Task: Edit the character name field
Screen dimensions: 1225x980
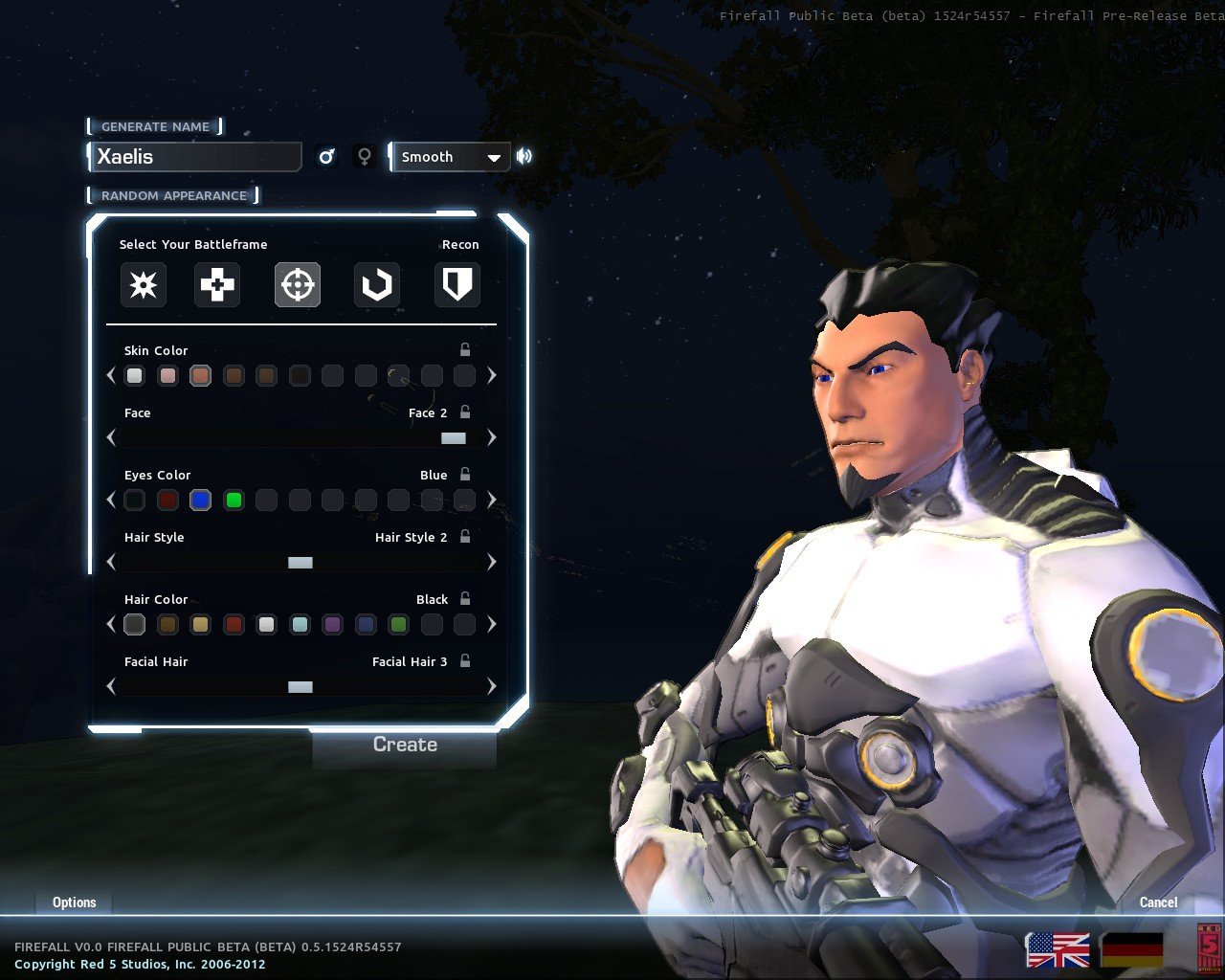Action: pyautogui.click(x=196, y=157)
